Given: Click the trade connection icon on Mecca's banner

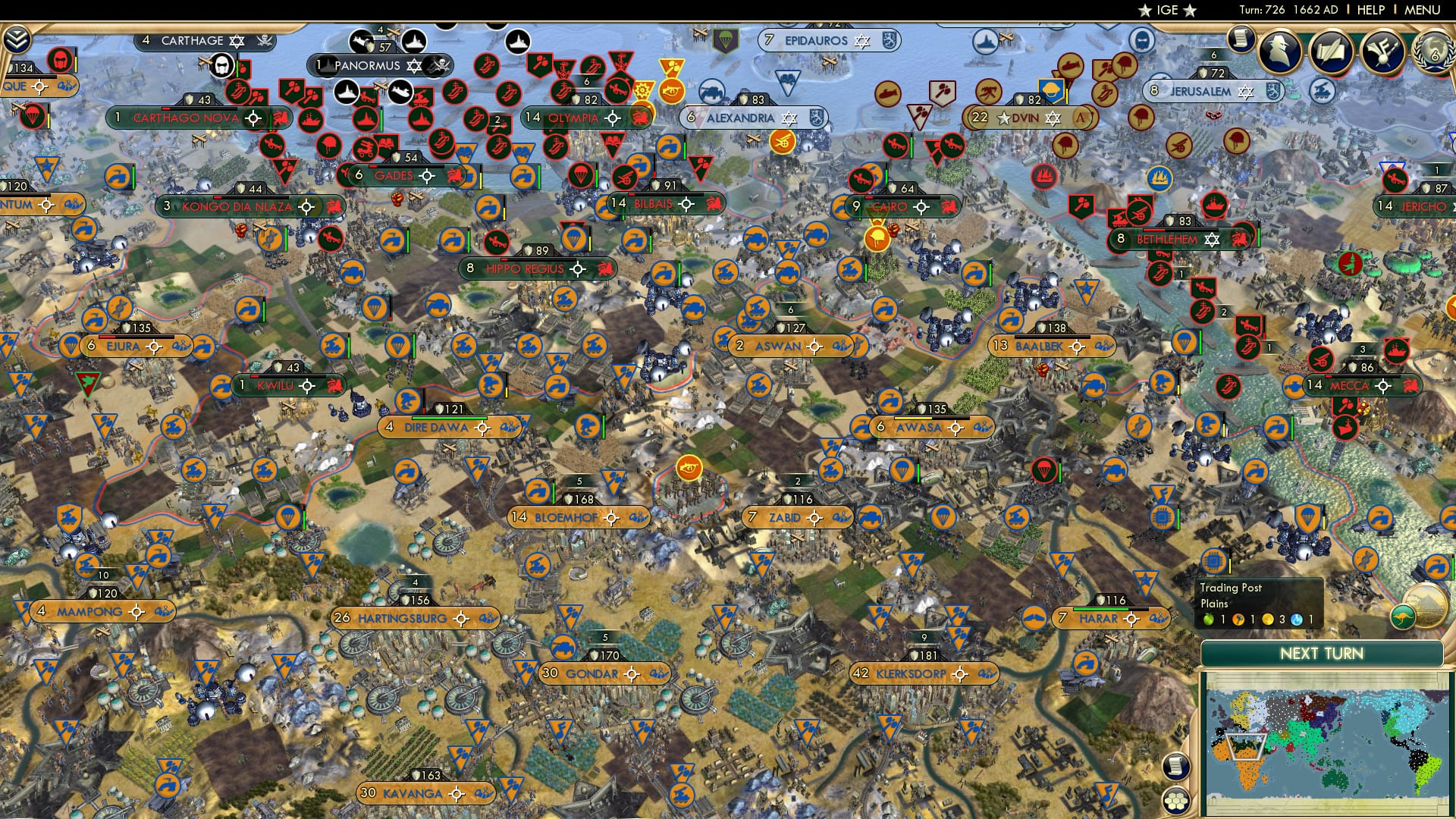Looking at the screenshot, I should coord(1411,387).
